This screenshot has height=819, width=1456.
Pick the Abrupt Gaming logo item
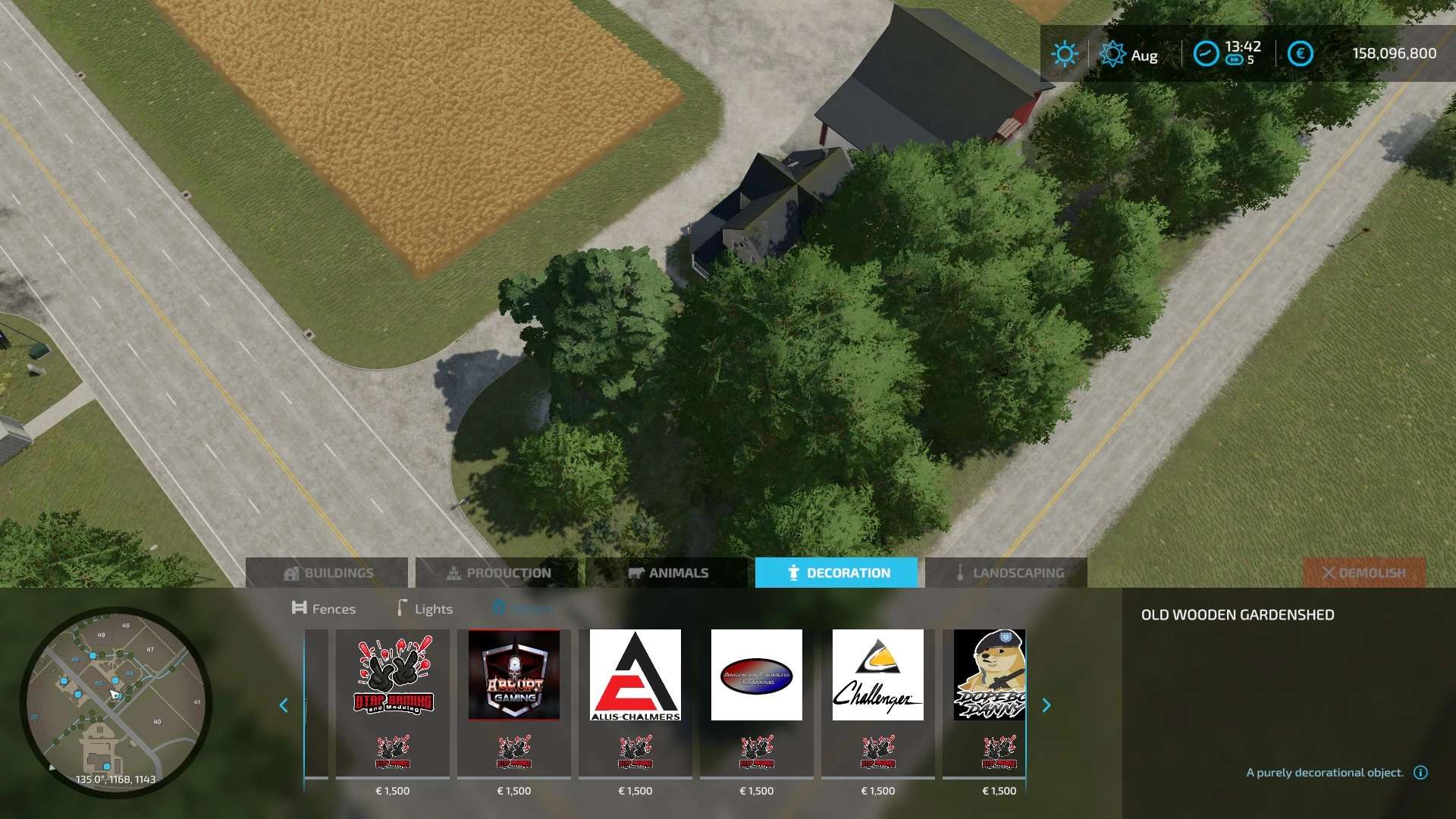[514, 675]
